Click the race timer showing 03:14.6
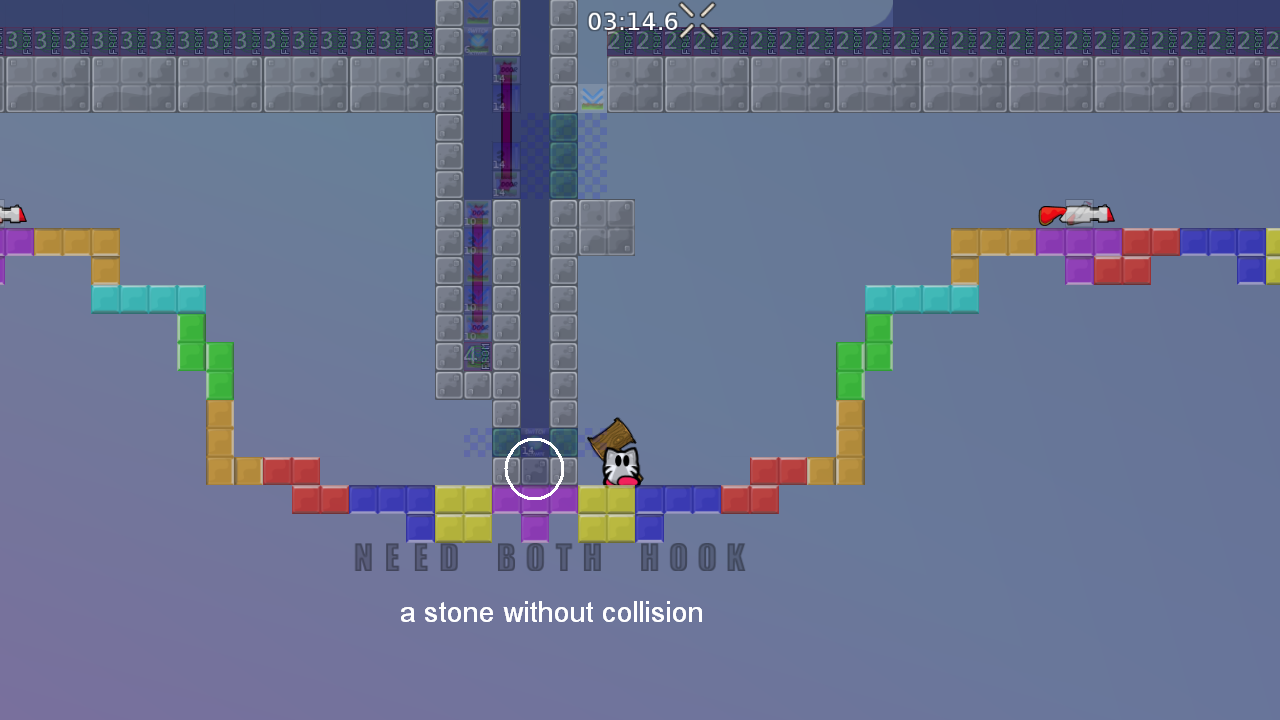1280x720 pixels. coord(635,20)
